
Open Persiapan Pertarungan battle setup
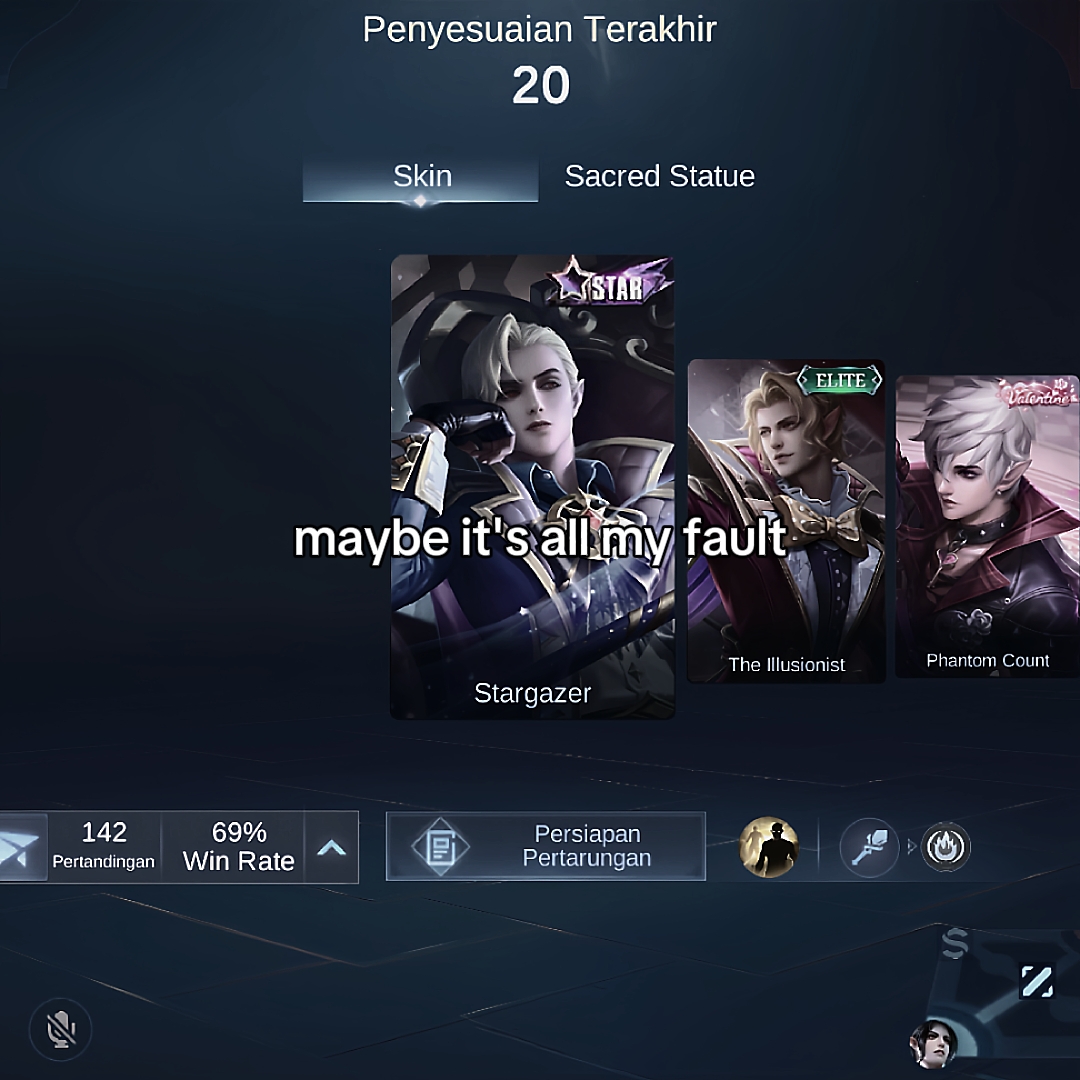pyautogui.click(x=546, y=846)
